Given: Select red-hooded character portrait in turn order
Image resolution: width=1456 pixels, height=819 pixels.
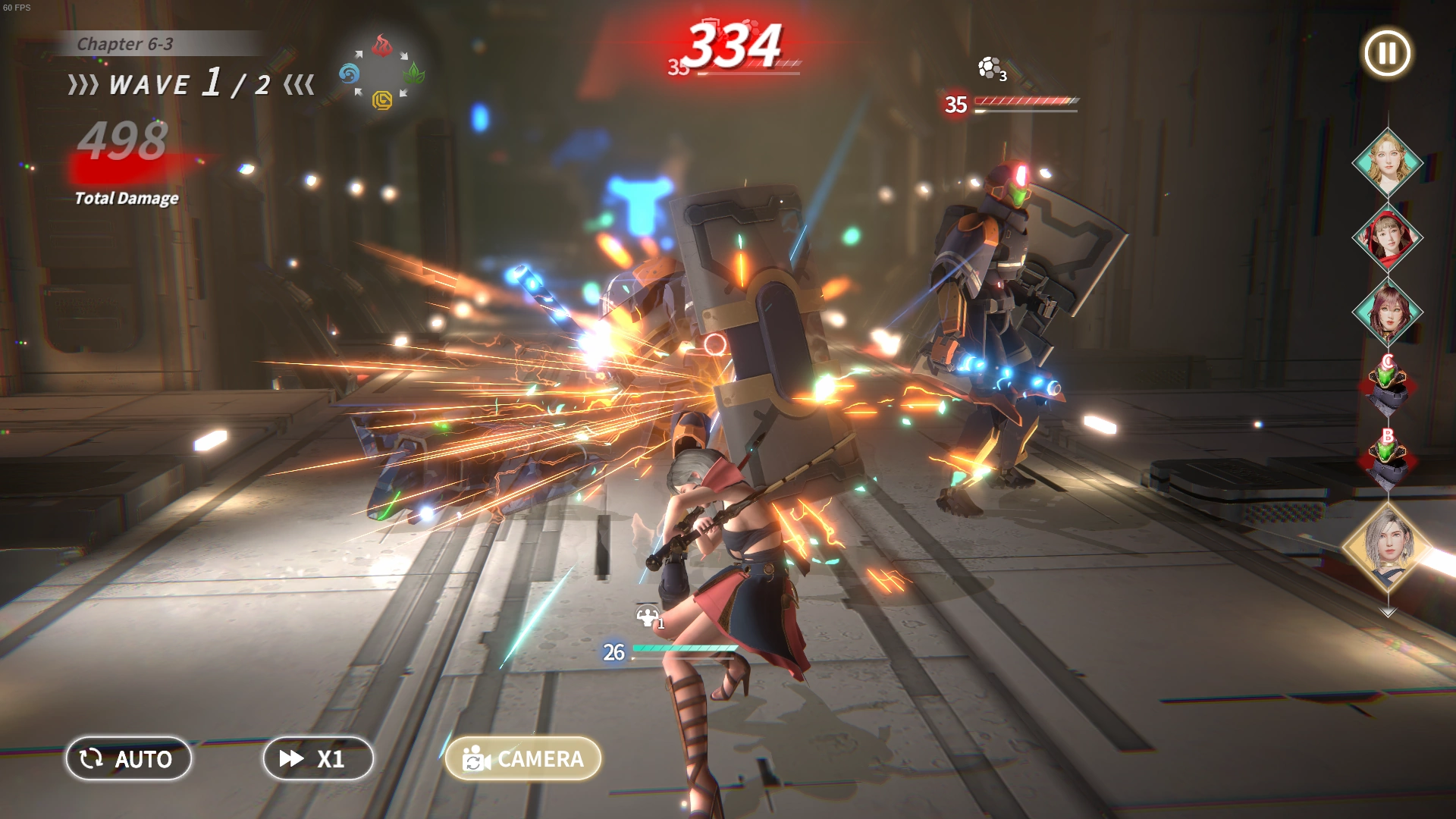Looking at the screenshot, I should (x=1388, y=237).
